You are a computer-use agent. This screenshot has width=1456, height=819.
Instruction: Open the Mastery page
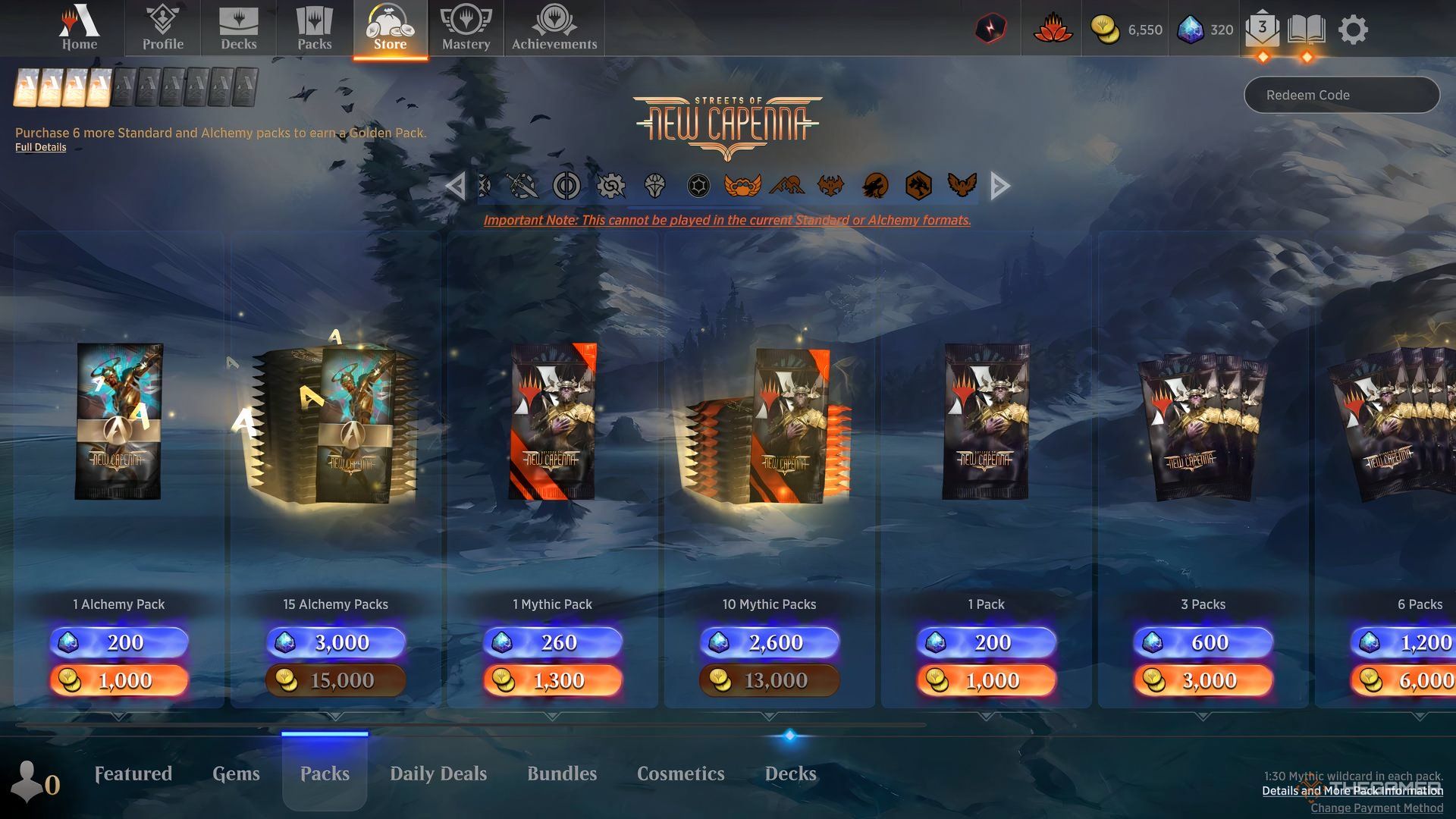pyautogui.click(x=466, y=29)
